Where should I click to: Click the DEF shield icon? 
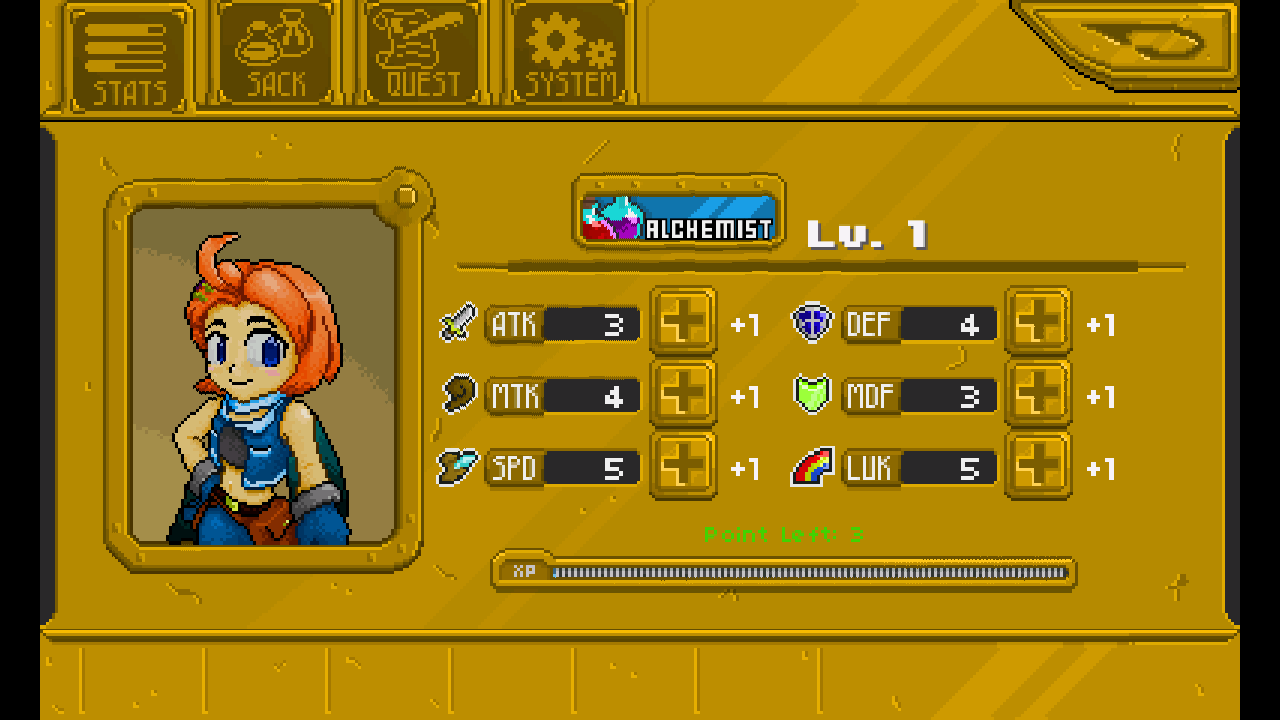(x=812, y=322)
